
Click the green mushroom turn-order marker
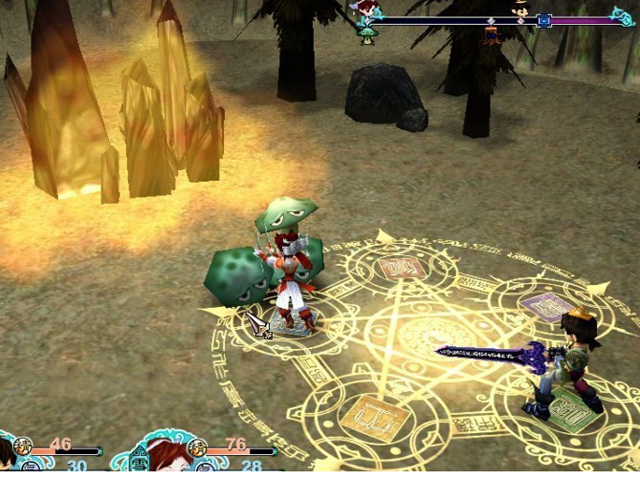coord(368,36)
